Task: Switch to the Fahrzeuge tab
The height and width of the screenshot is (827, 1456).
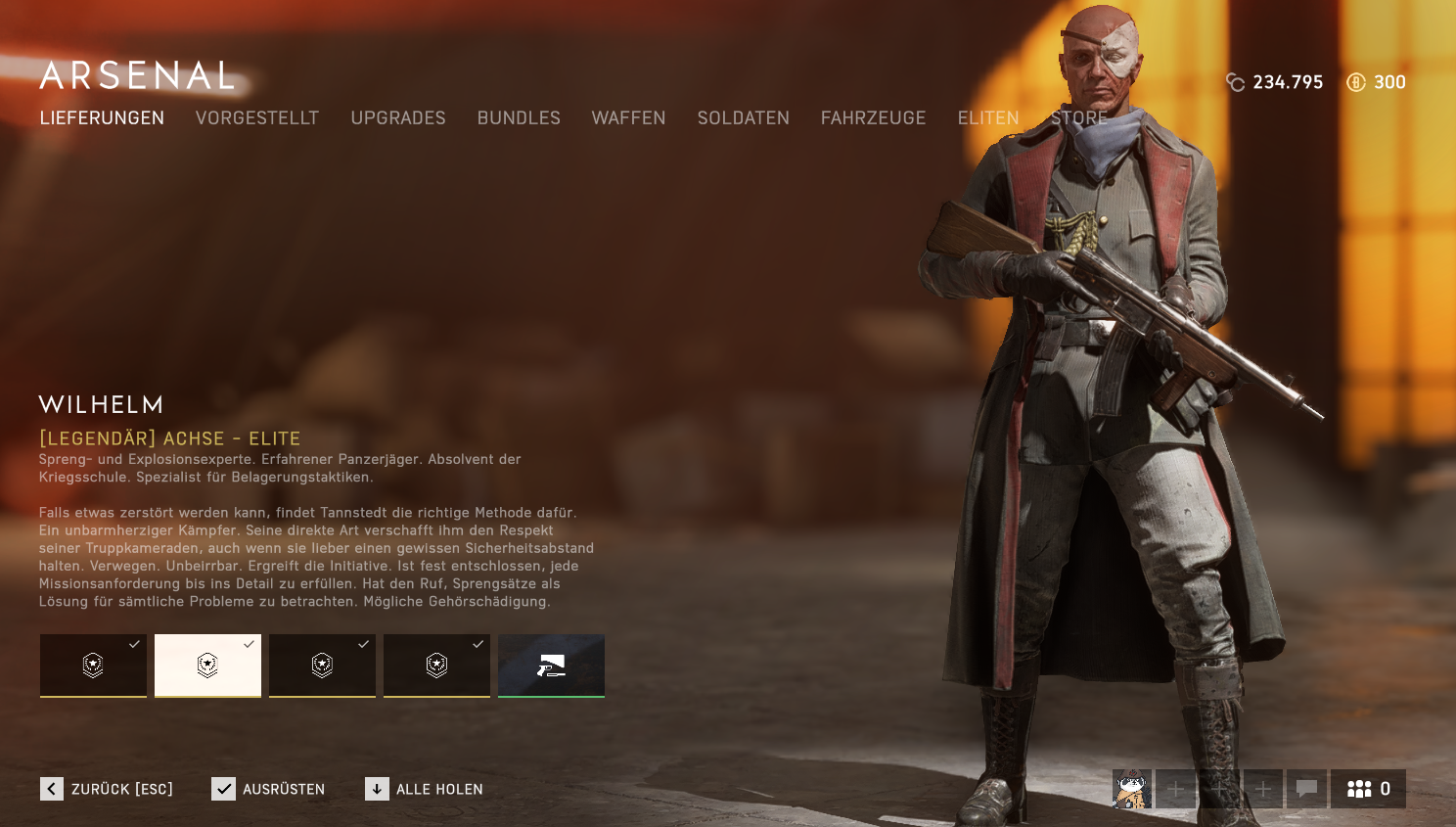Action: click(873, 118)
